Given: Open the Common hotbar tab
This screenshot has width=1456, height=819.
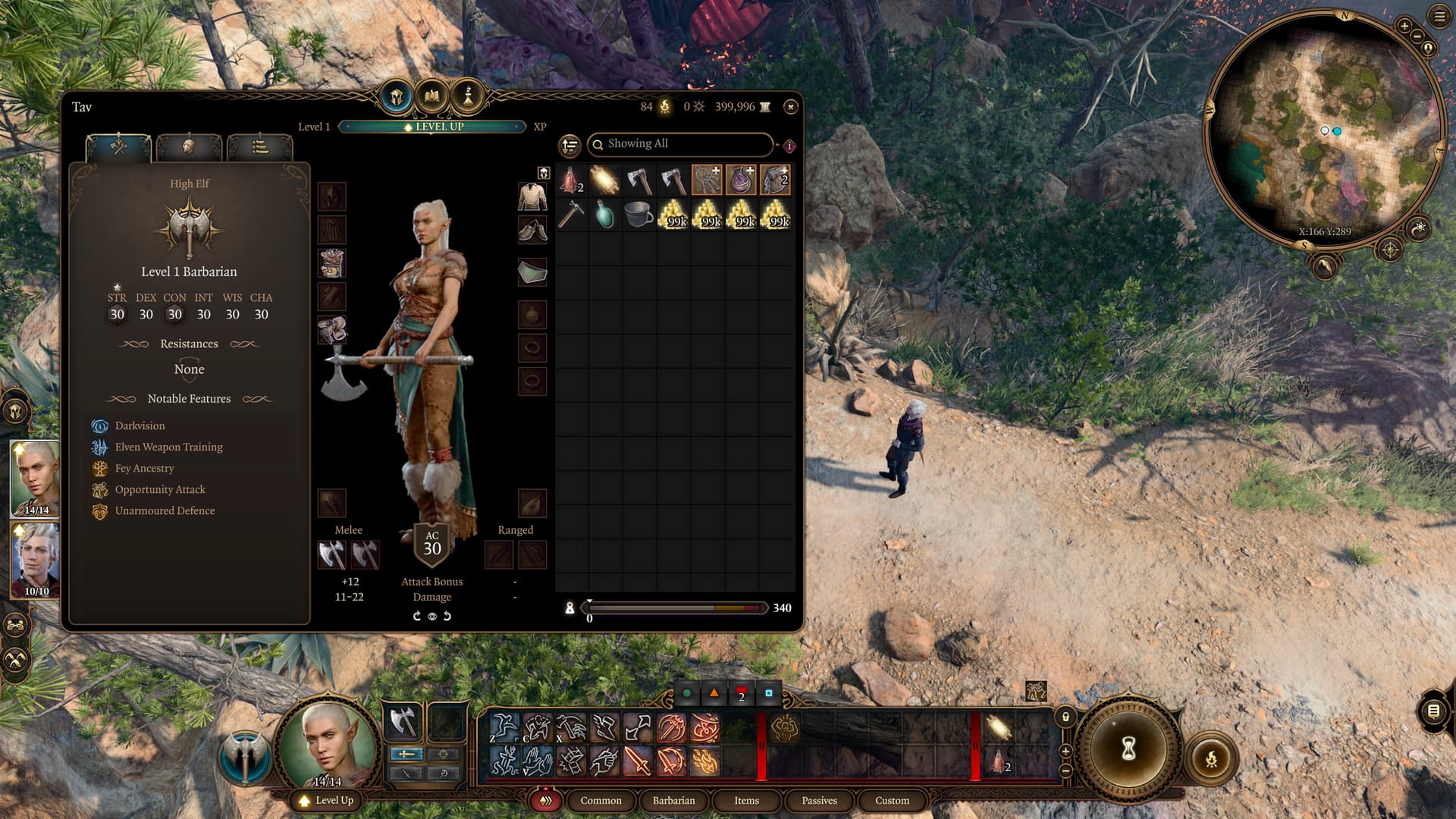Looking at the screenshot, I should tap(601, 801).
